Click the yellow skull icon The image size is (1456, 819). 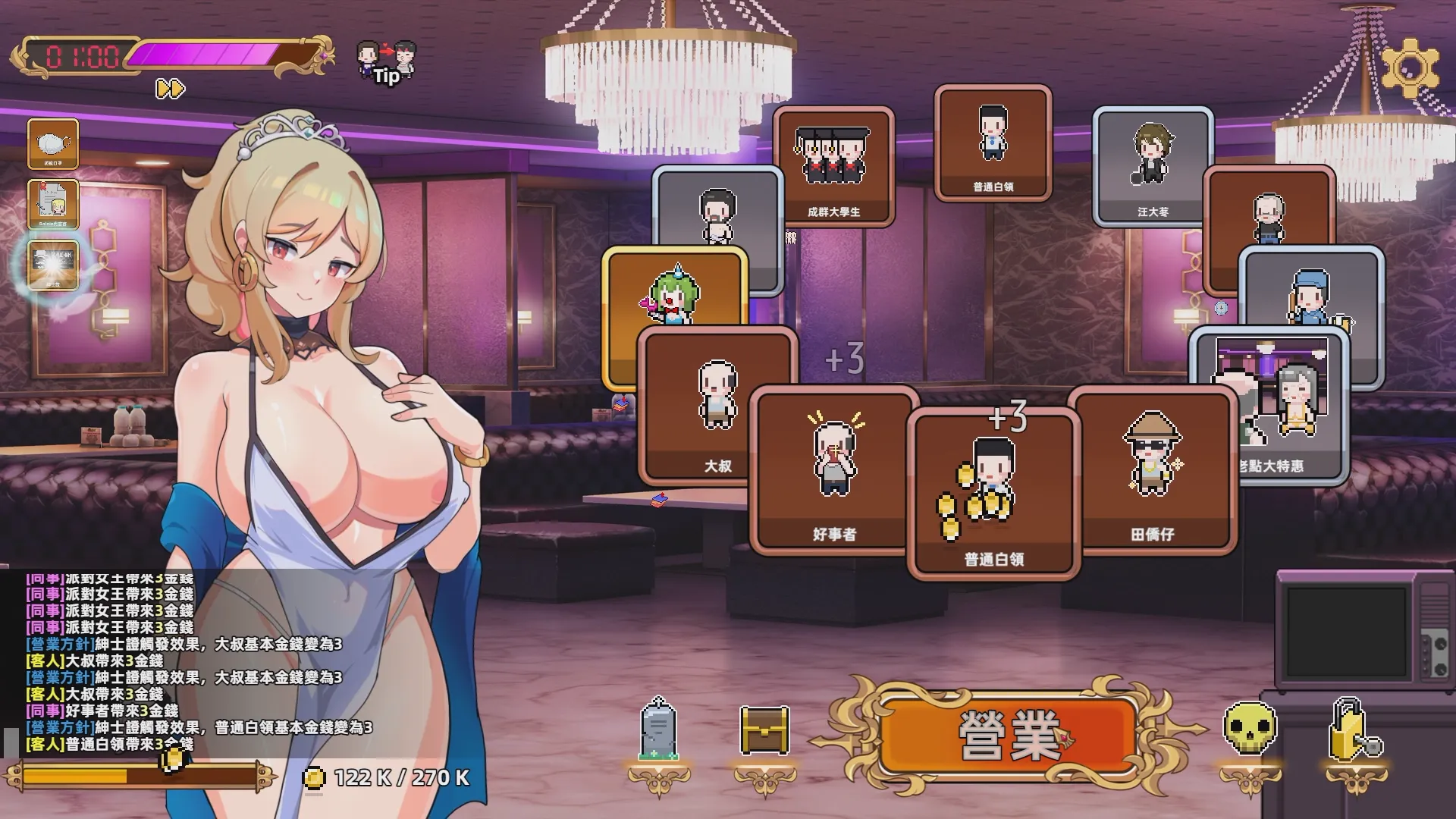pyautogui.click(x=1250, y=730)
